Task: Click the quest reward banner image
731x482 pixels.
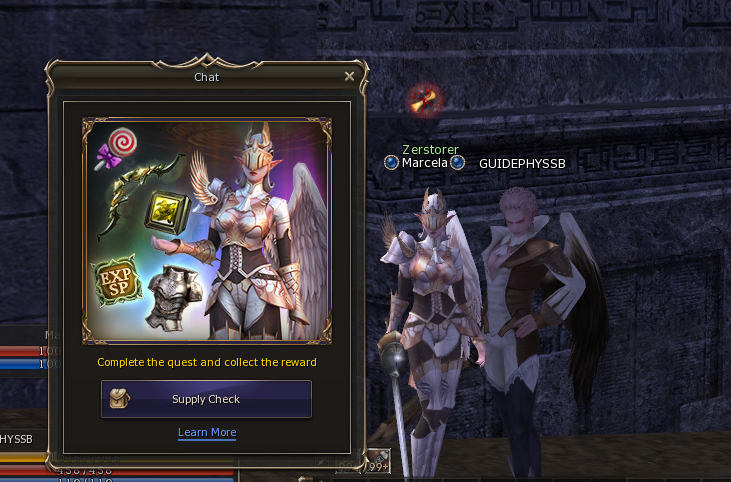Action: 207,231
